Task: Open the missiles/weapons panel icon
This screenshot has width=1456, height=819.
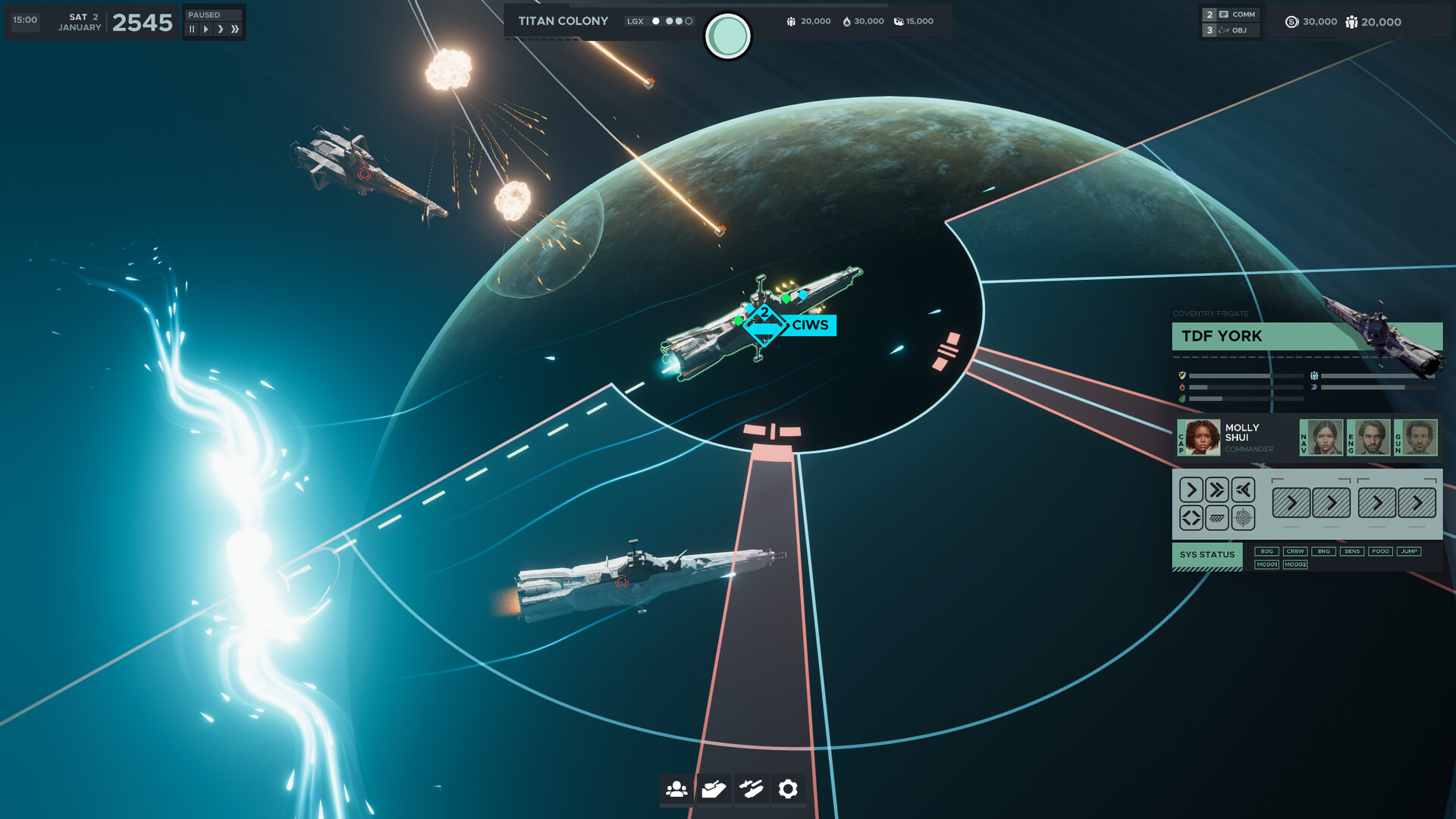Action: [751, 789]
